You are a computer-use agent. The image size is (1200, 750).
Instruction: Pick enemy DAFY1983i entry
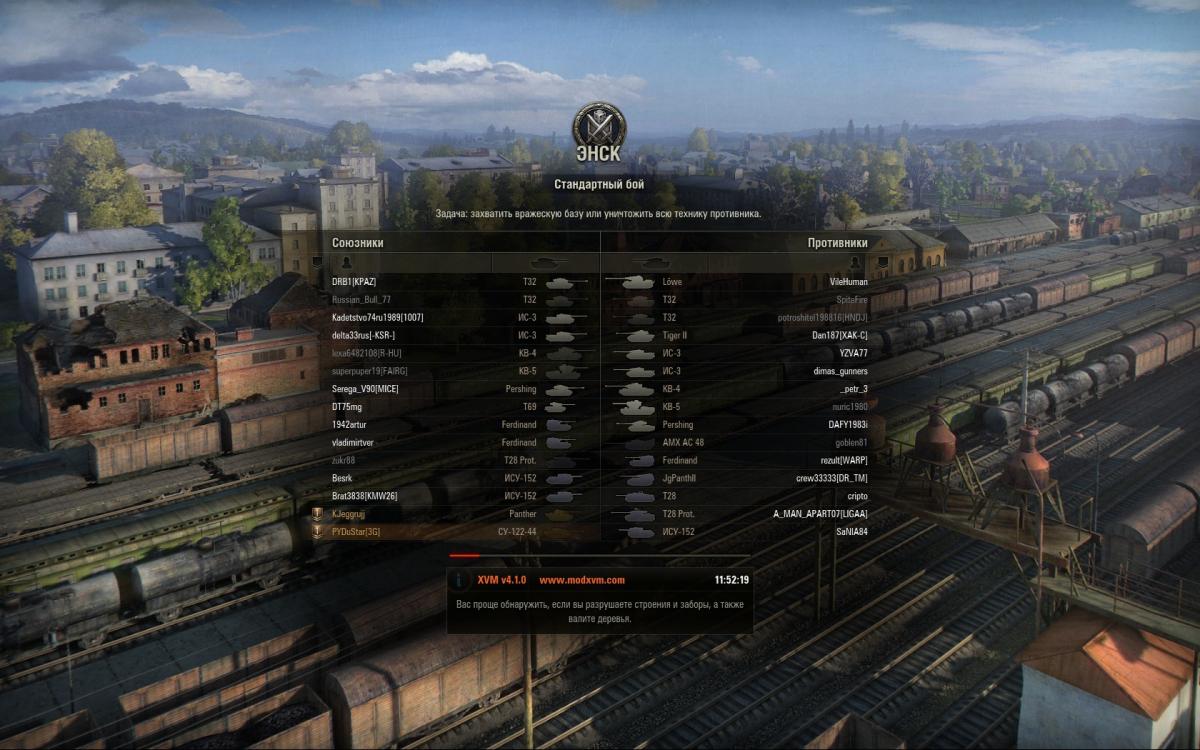pyautogui.click(x=848, y=425)
